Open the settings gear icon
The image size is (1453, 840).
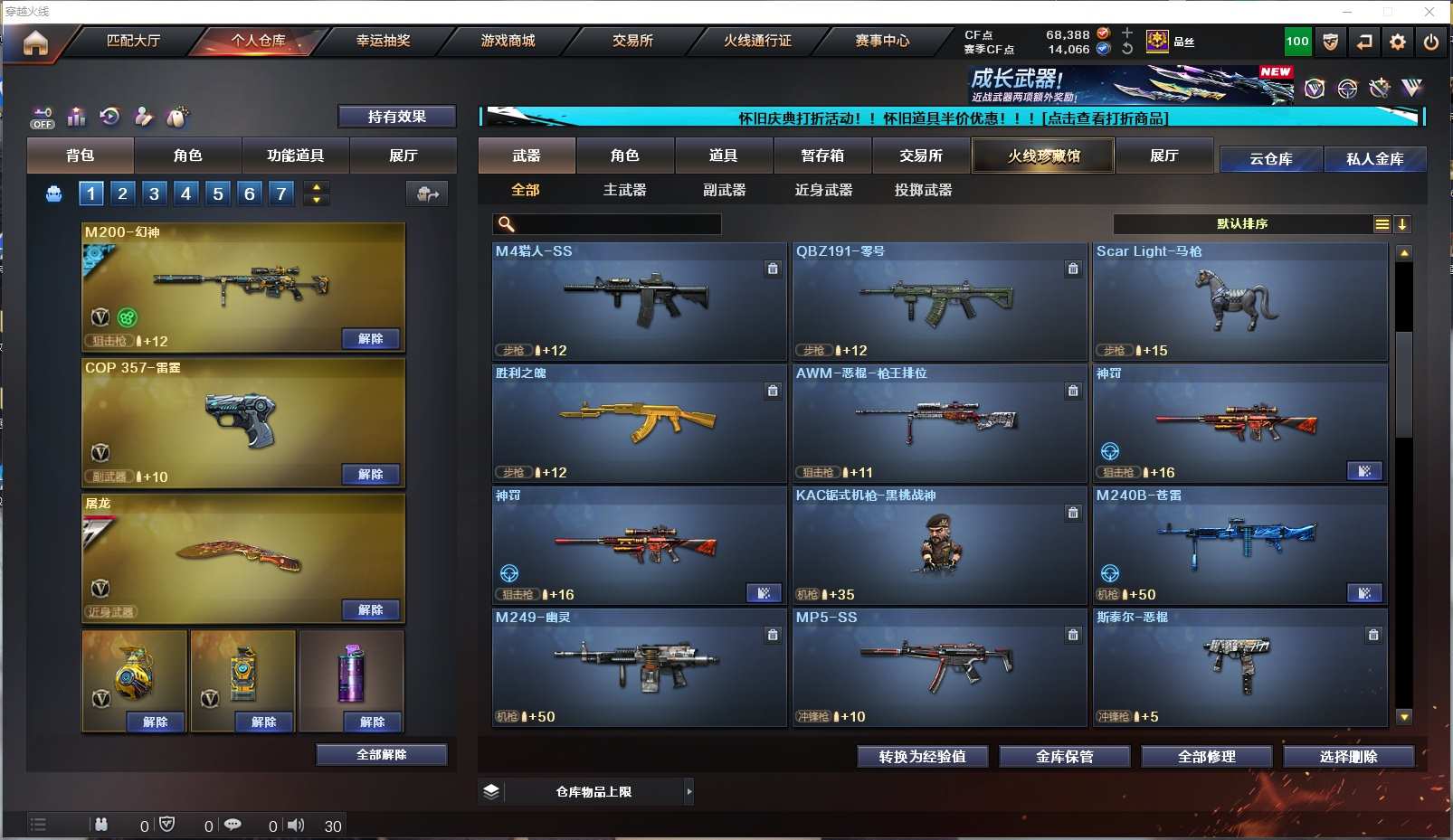click(x=1398, y=42)
